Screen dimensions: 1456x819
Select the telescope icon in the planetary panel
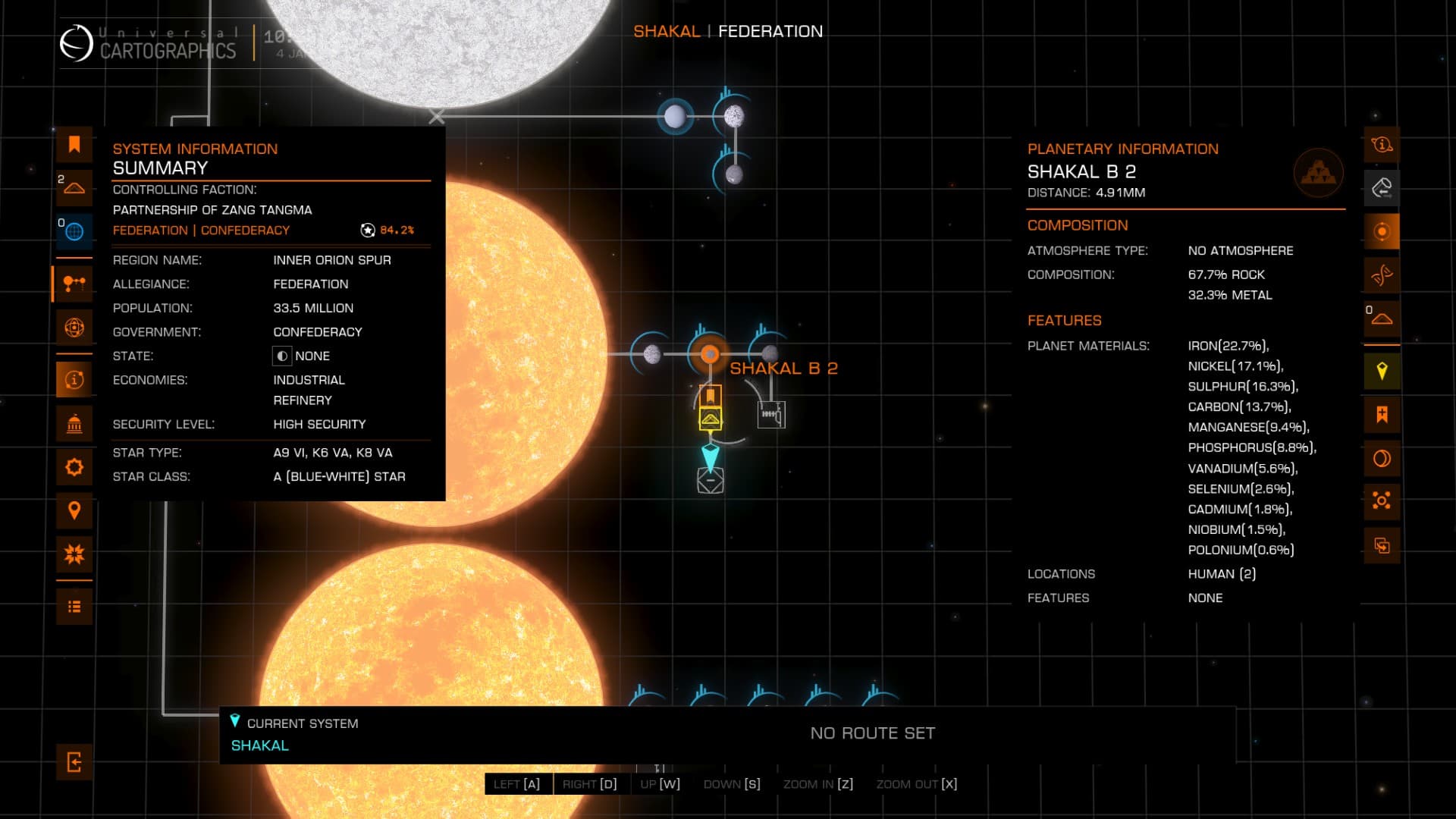coord(1382,188)
